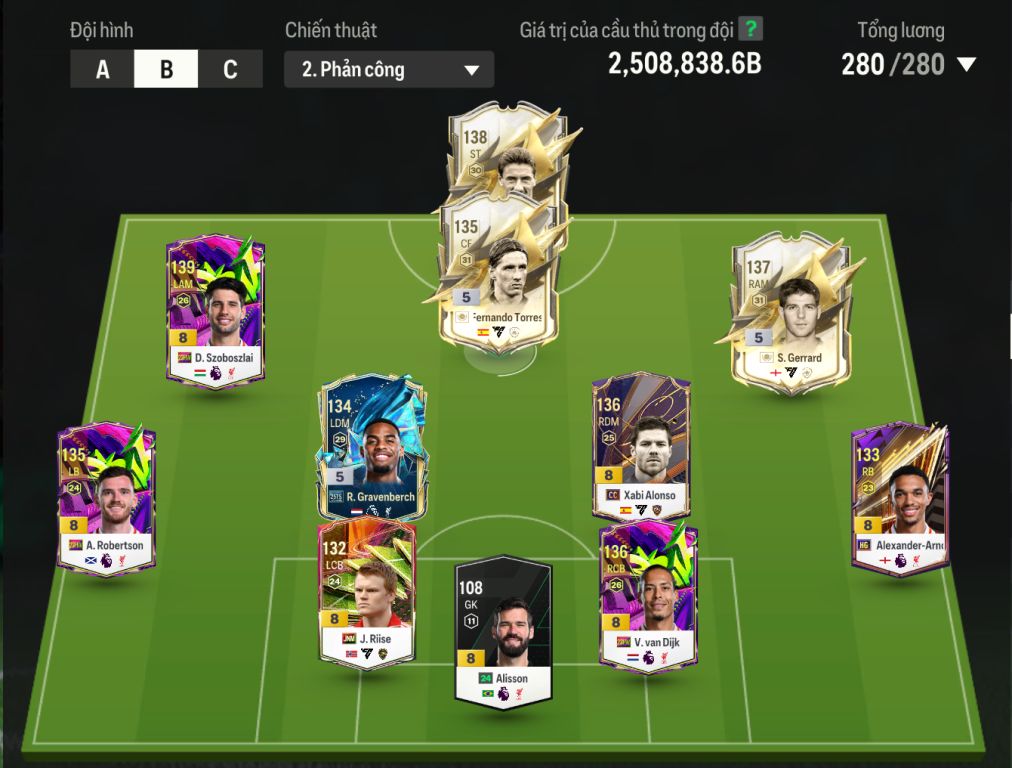Switch to squad tab A
This screenshot has width=1012, height=768.
click(102, 70)
